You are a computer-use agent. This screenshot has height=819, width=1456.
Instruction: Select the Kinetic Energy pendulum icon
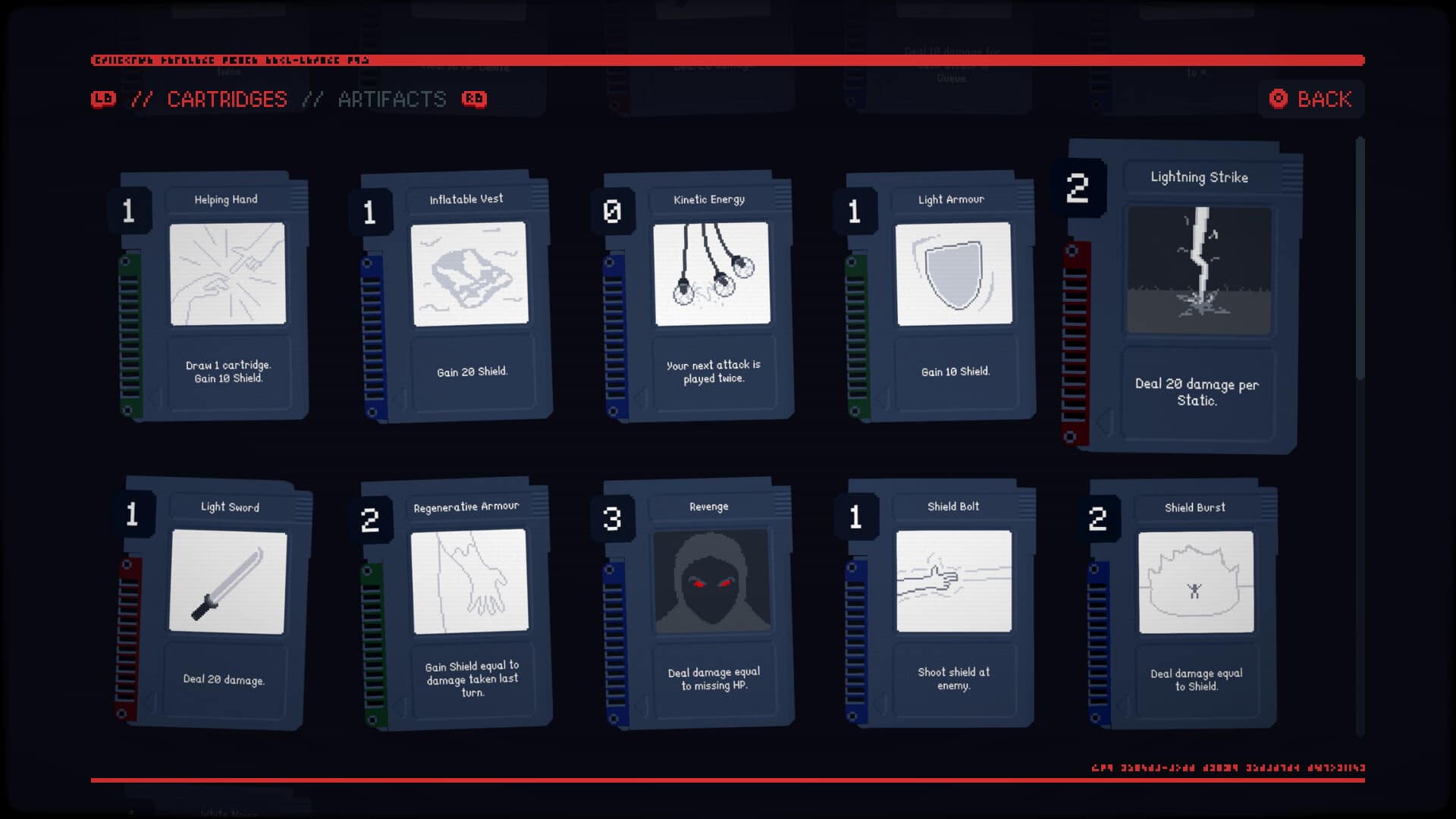711,273
